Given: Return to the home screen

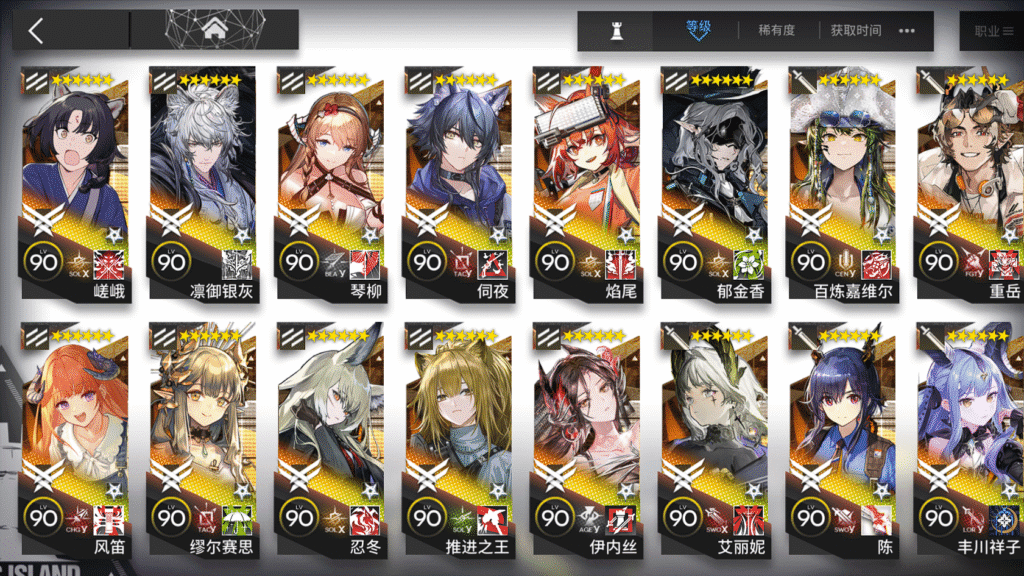Looking at the screenshot, I should click(214, 30).
